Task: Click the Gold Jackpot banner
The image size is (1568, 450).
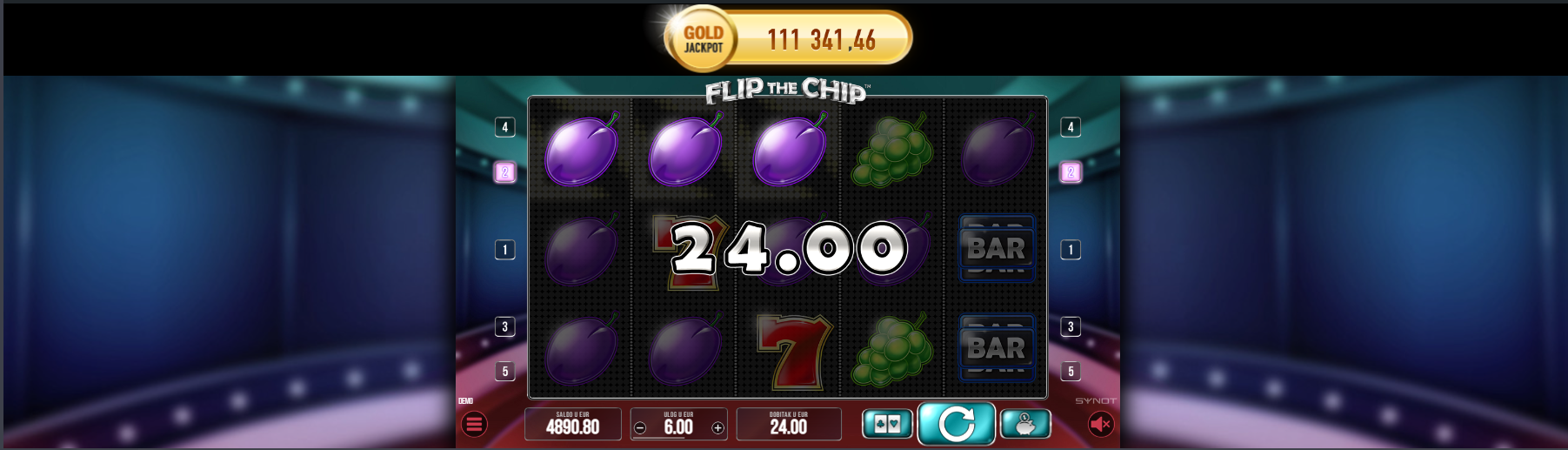Action: coord(788,39)
